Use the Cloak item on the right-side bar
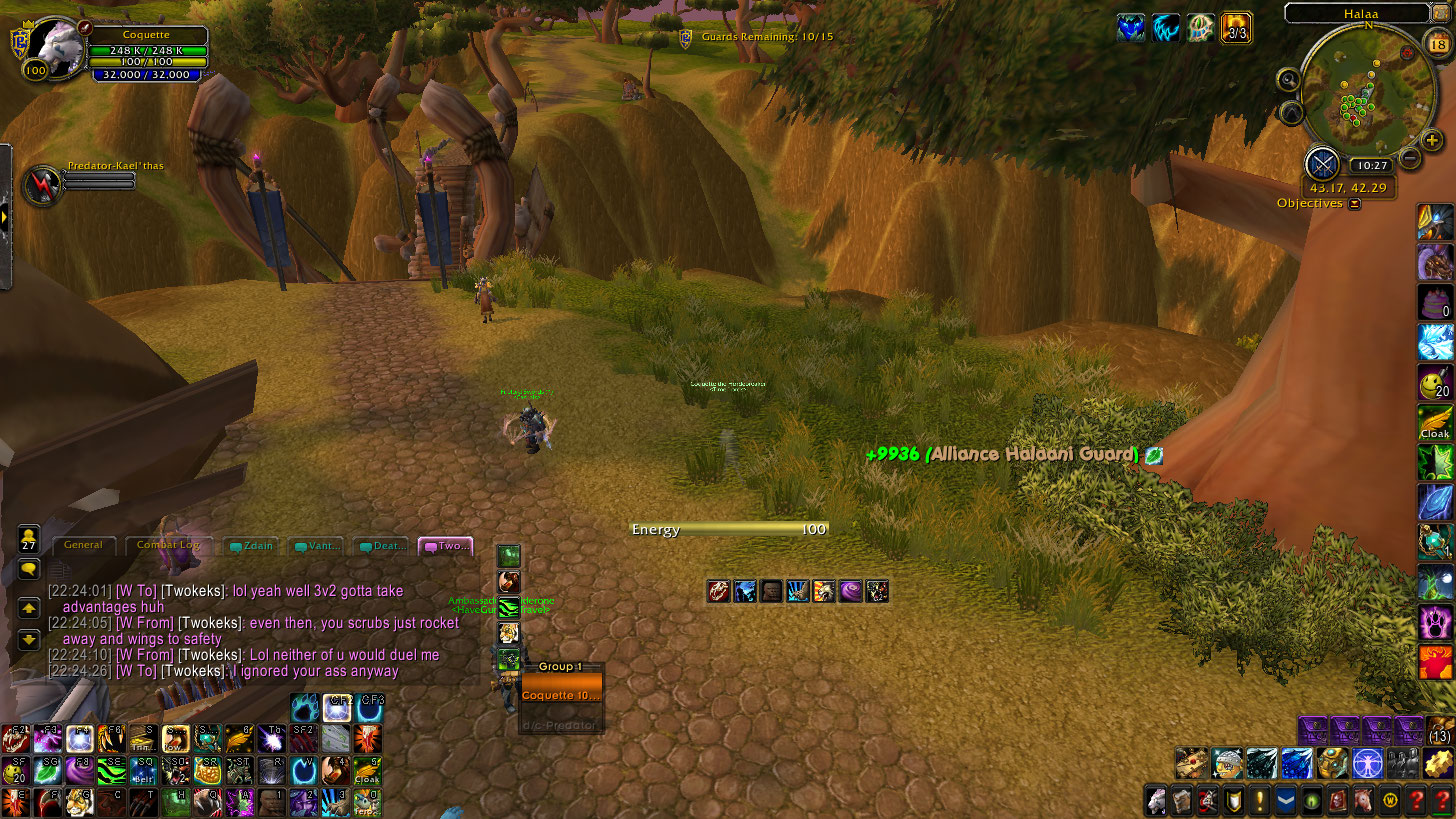The image size is (1456, 819). 1435,423
